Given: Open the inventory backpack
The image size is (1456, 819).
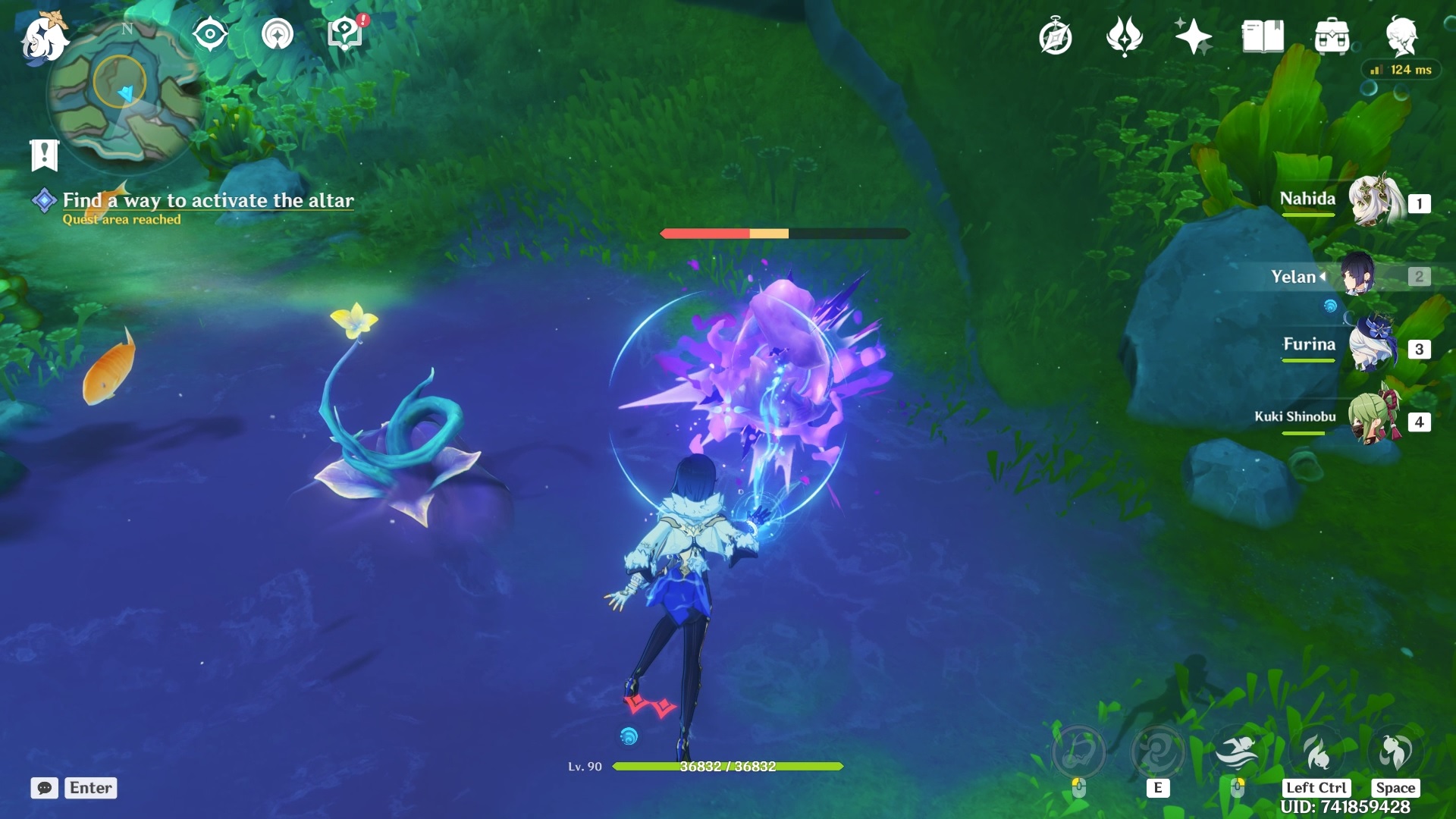Looking at the screenshot, I should pyautogui.click(x=1332, y=36).
